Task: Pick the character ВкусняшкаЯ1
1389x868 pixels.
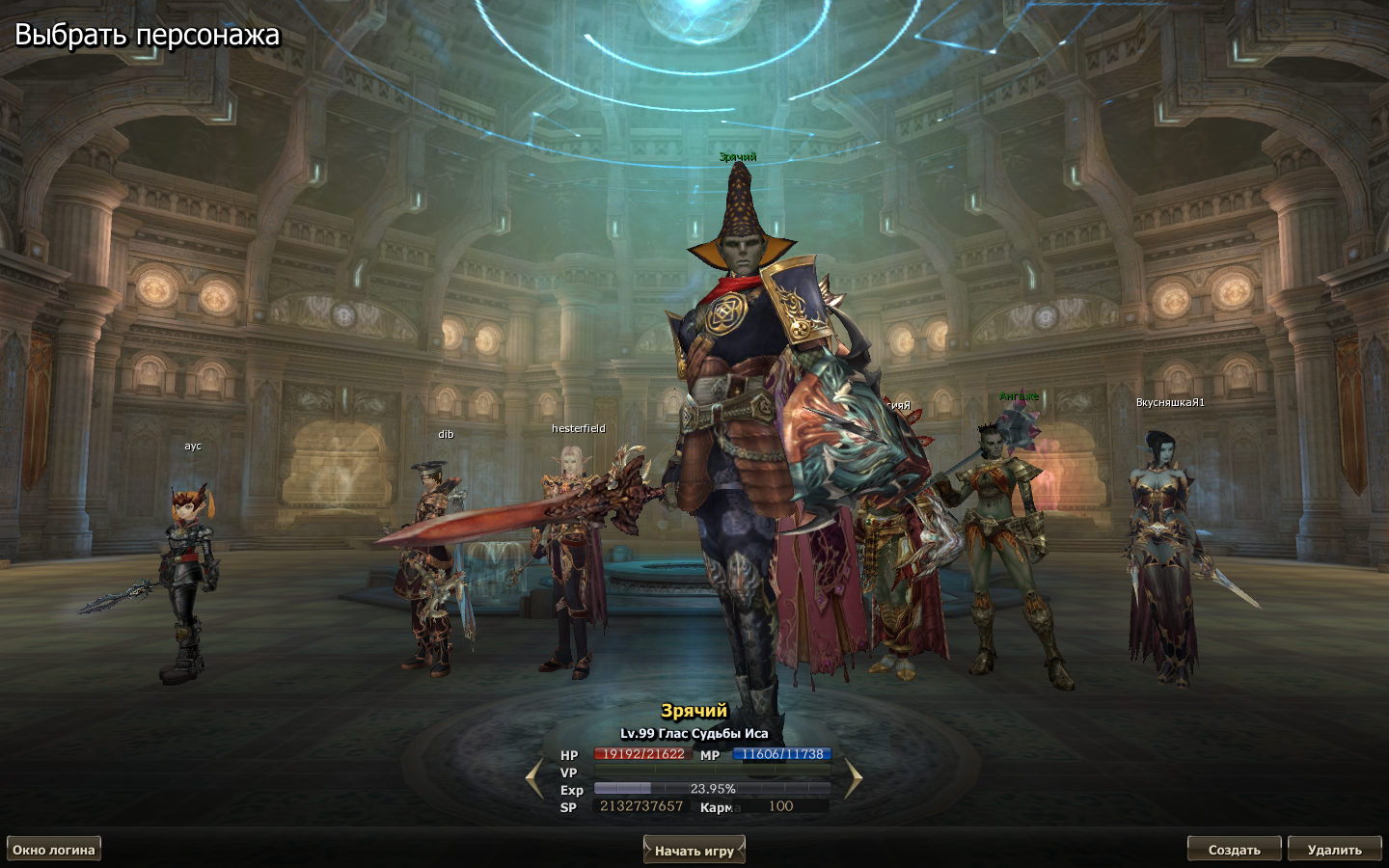Action: [x=1164, y=559]
